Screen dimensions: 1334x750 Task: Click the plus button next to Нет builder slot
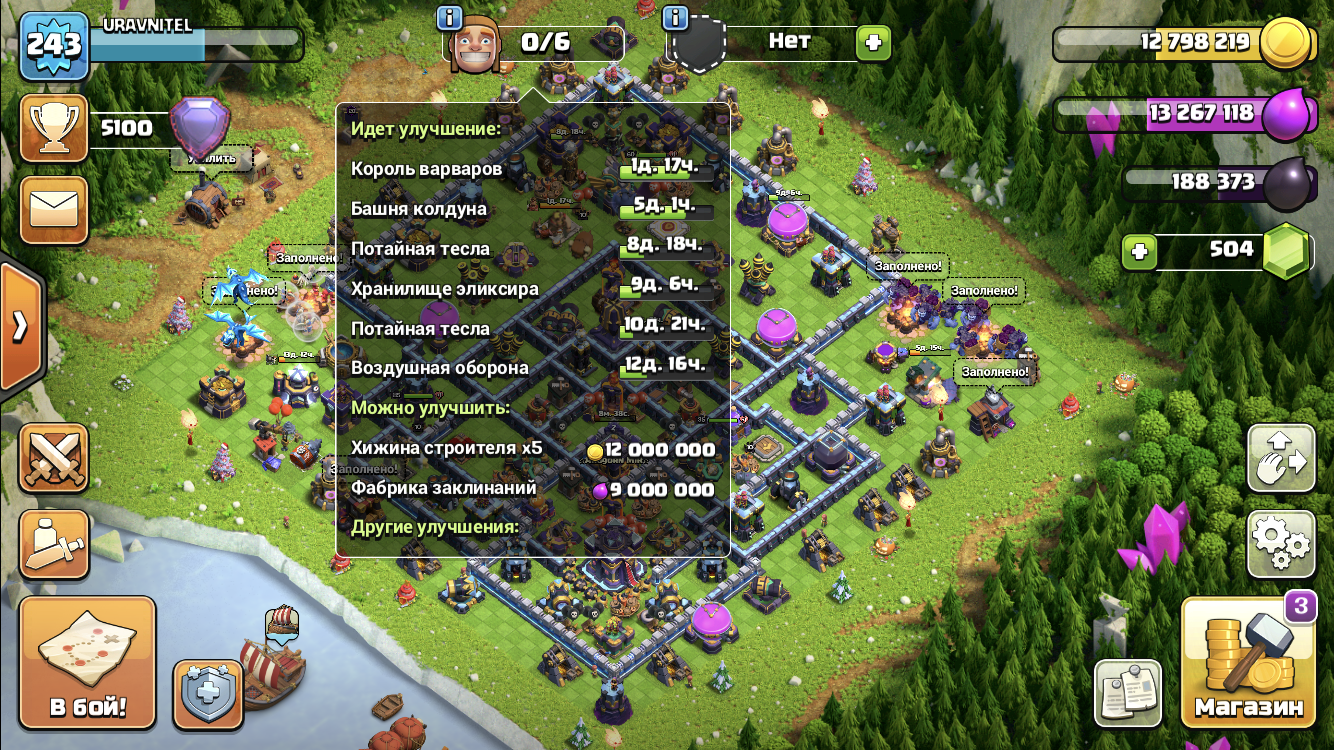873,42
